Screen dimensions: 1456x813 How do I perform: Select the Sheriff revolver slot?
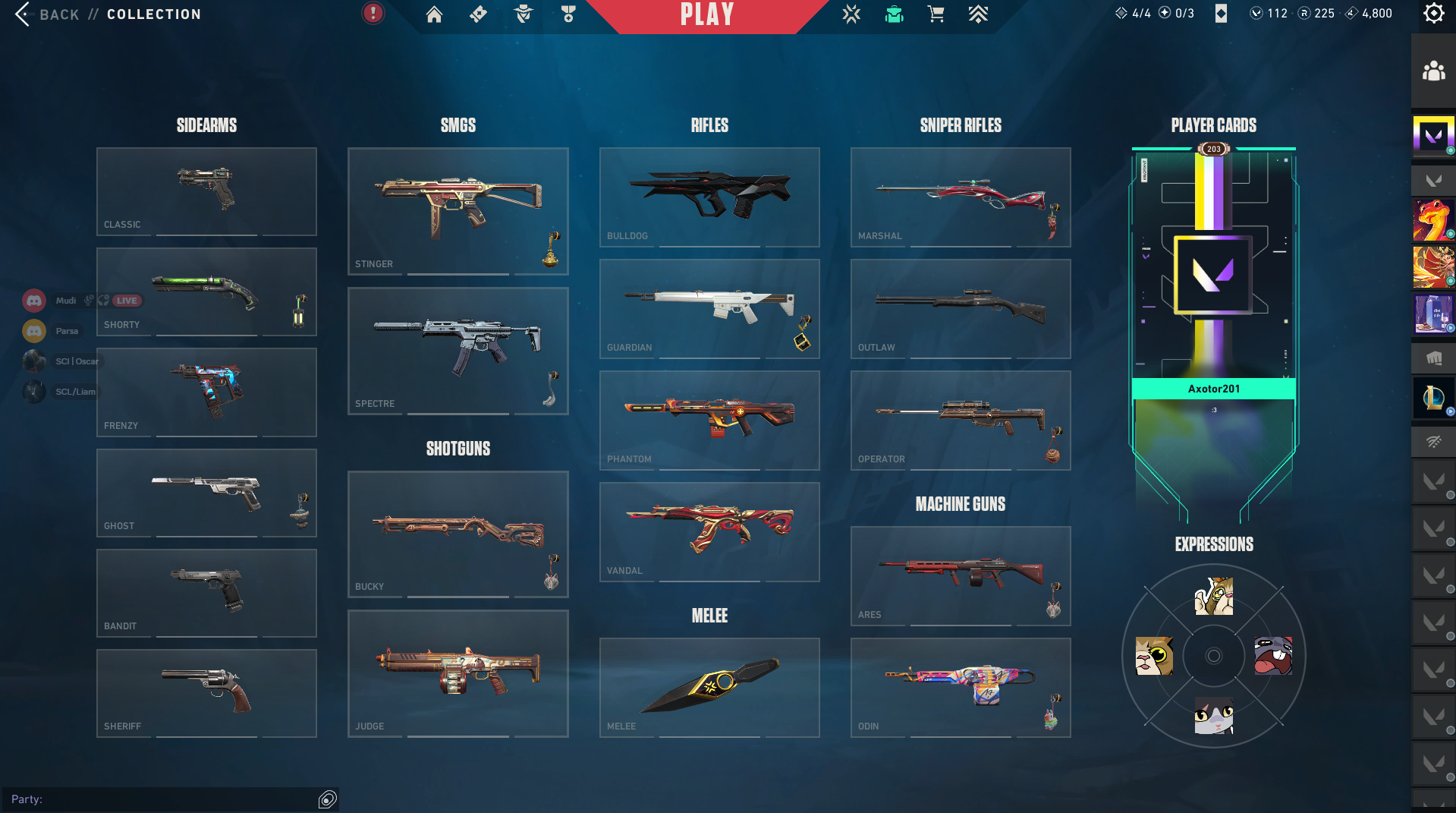coord(206,692)
